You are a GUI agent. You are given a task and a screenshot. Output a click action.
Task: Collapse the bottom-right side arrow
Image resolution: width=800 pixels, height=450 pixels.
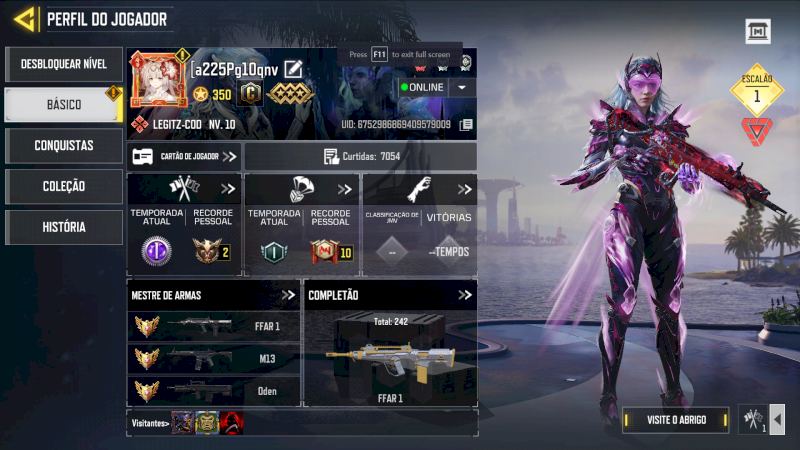(x=777, y=419)
